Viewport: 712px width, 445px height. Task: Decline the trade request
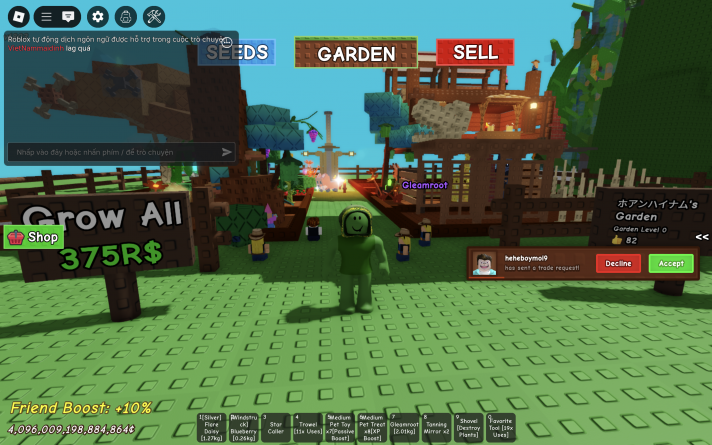pyautogui.click(x=618, y=264)
